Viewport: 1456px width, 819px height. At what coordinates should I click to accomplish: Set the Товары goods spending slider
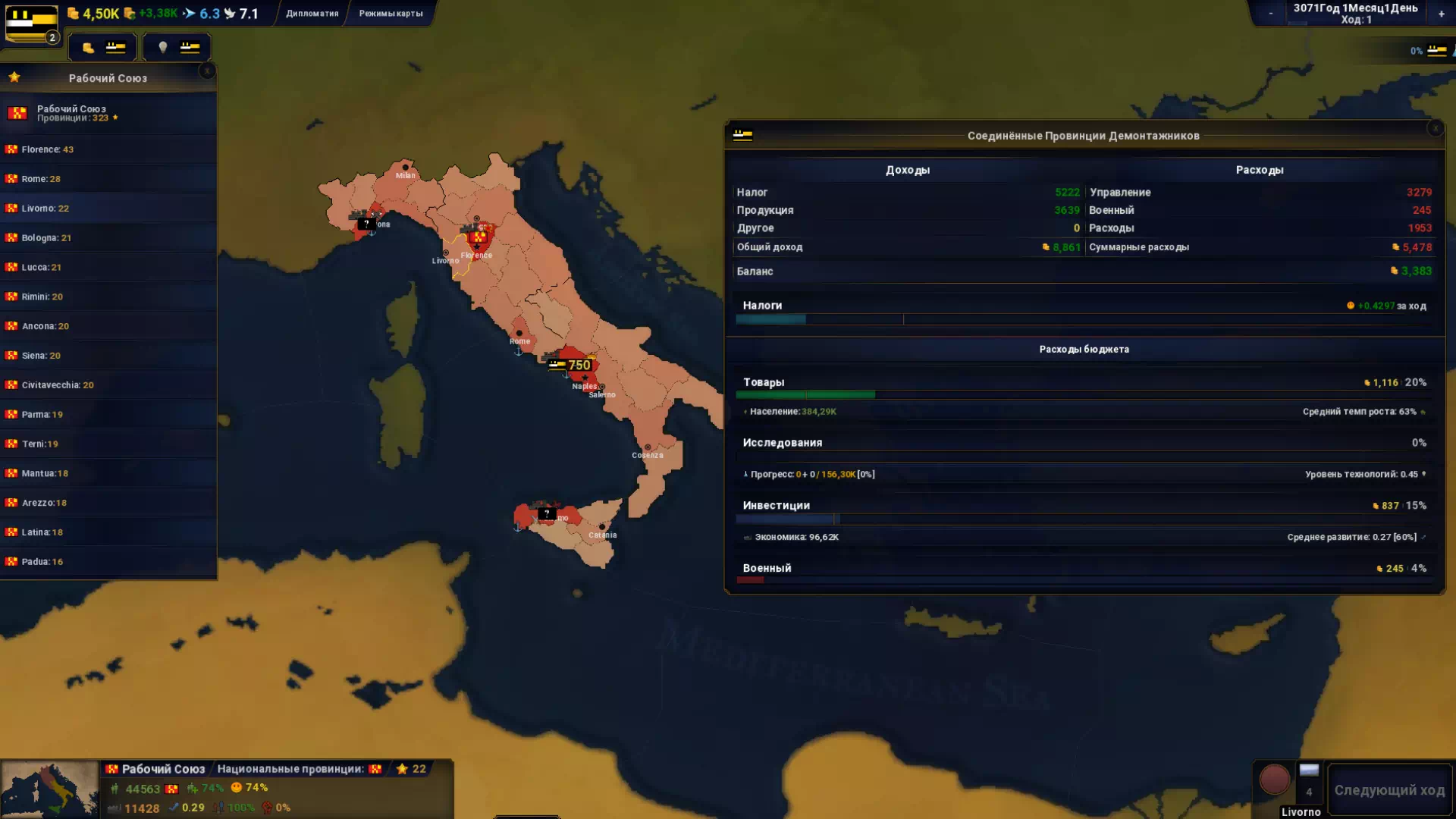point(874,394)
